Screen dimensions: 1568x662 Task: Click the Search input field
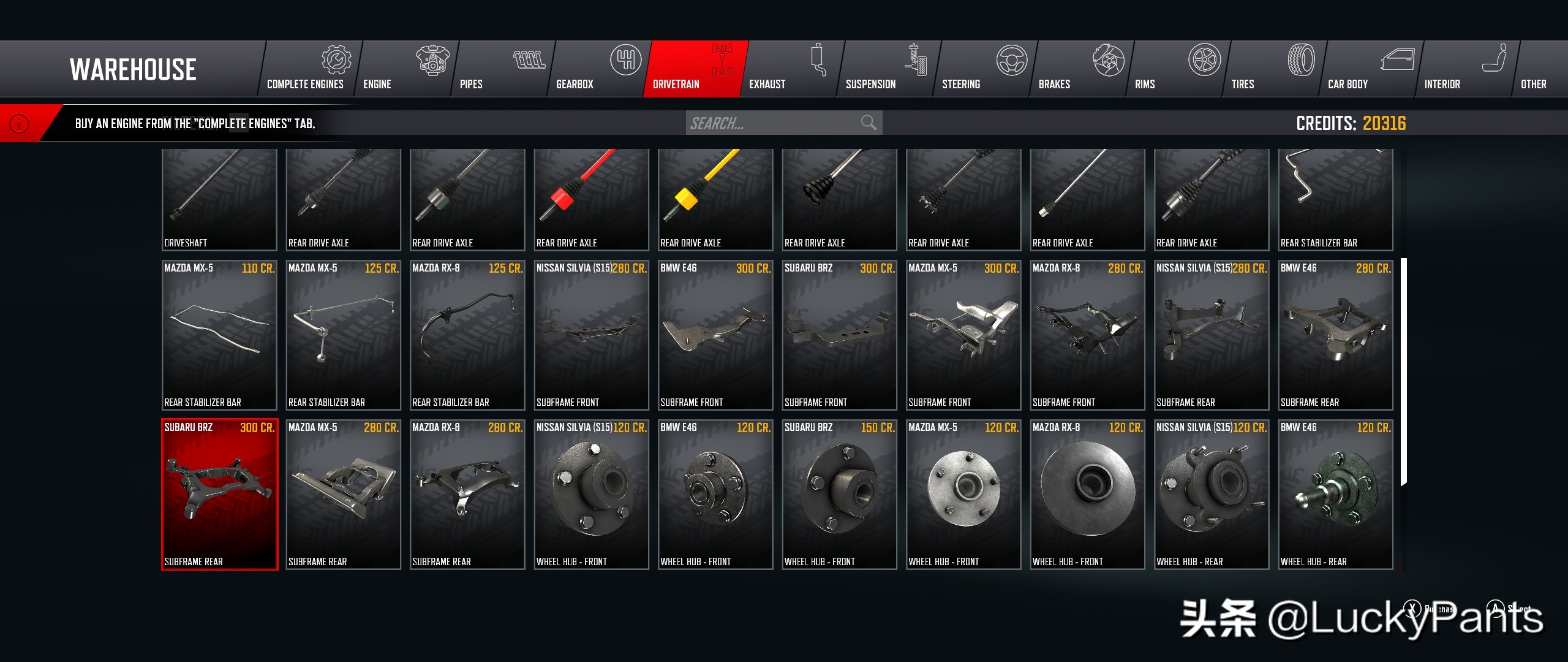(x=773, y=123)
